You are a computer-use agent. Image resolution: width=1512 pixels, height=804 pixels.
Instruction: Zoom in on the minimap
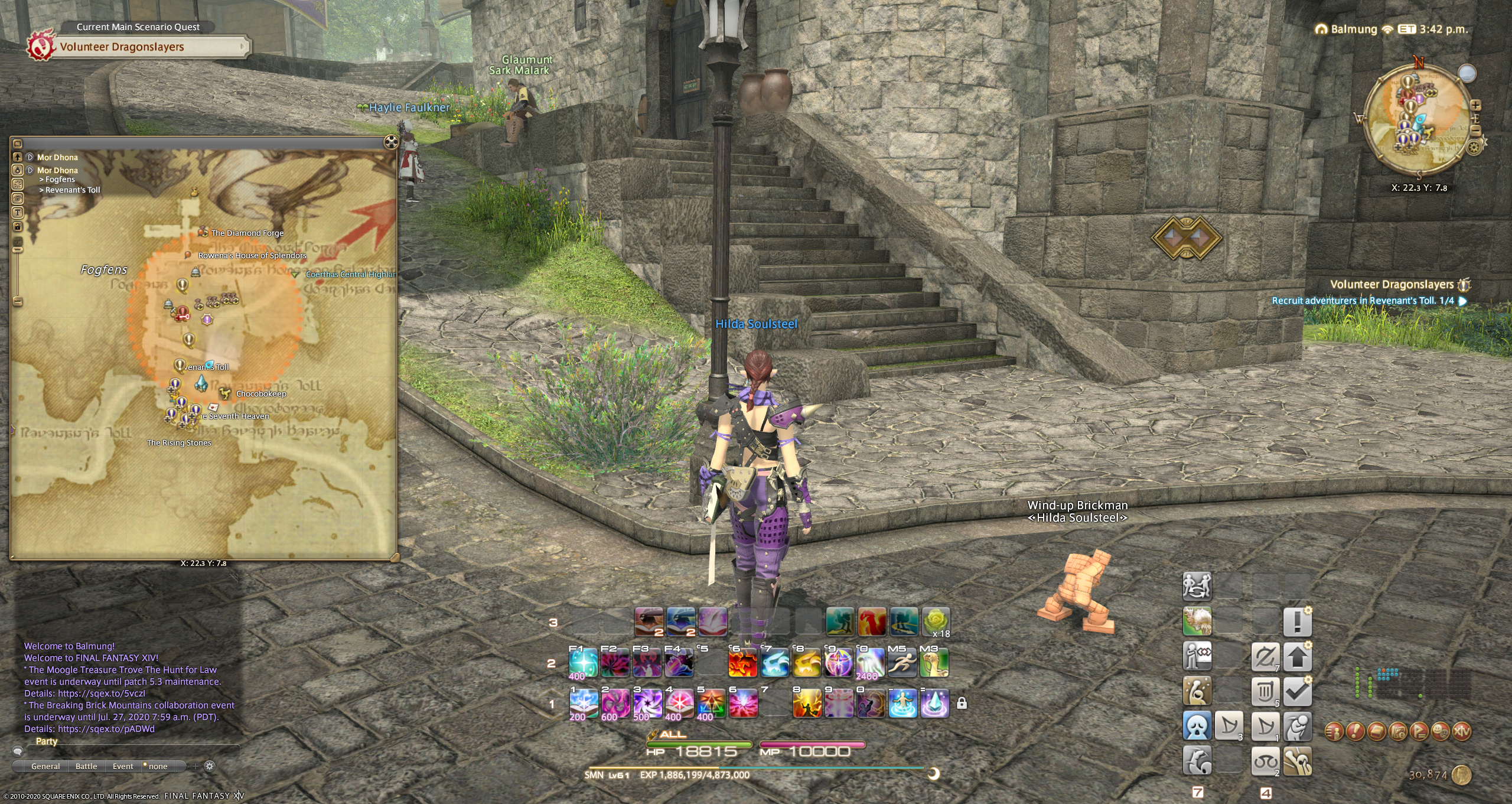1475,106
